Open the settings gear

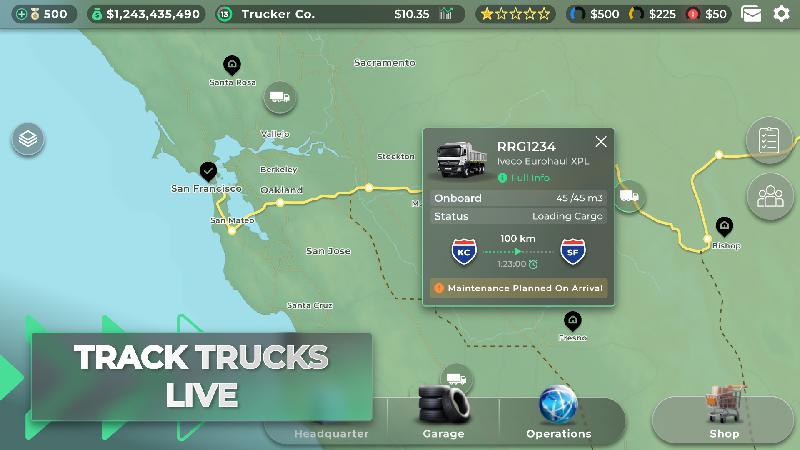tap(781, 14)
